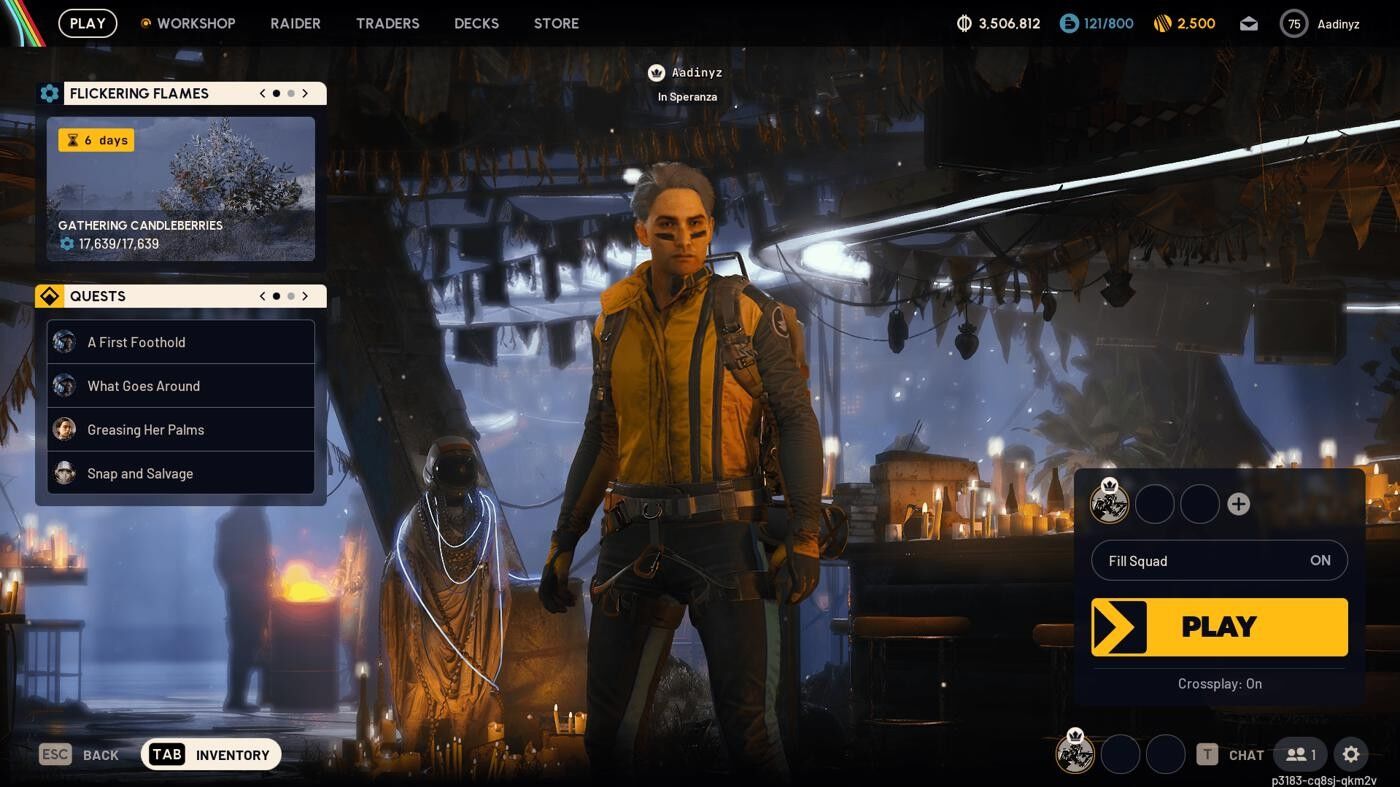Open the squad members icon near Chat
1400x787 pixels.
[x=1298, y=755]
